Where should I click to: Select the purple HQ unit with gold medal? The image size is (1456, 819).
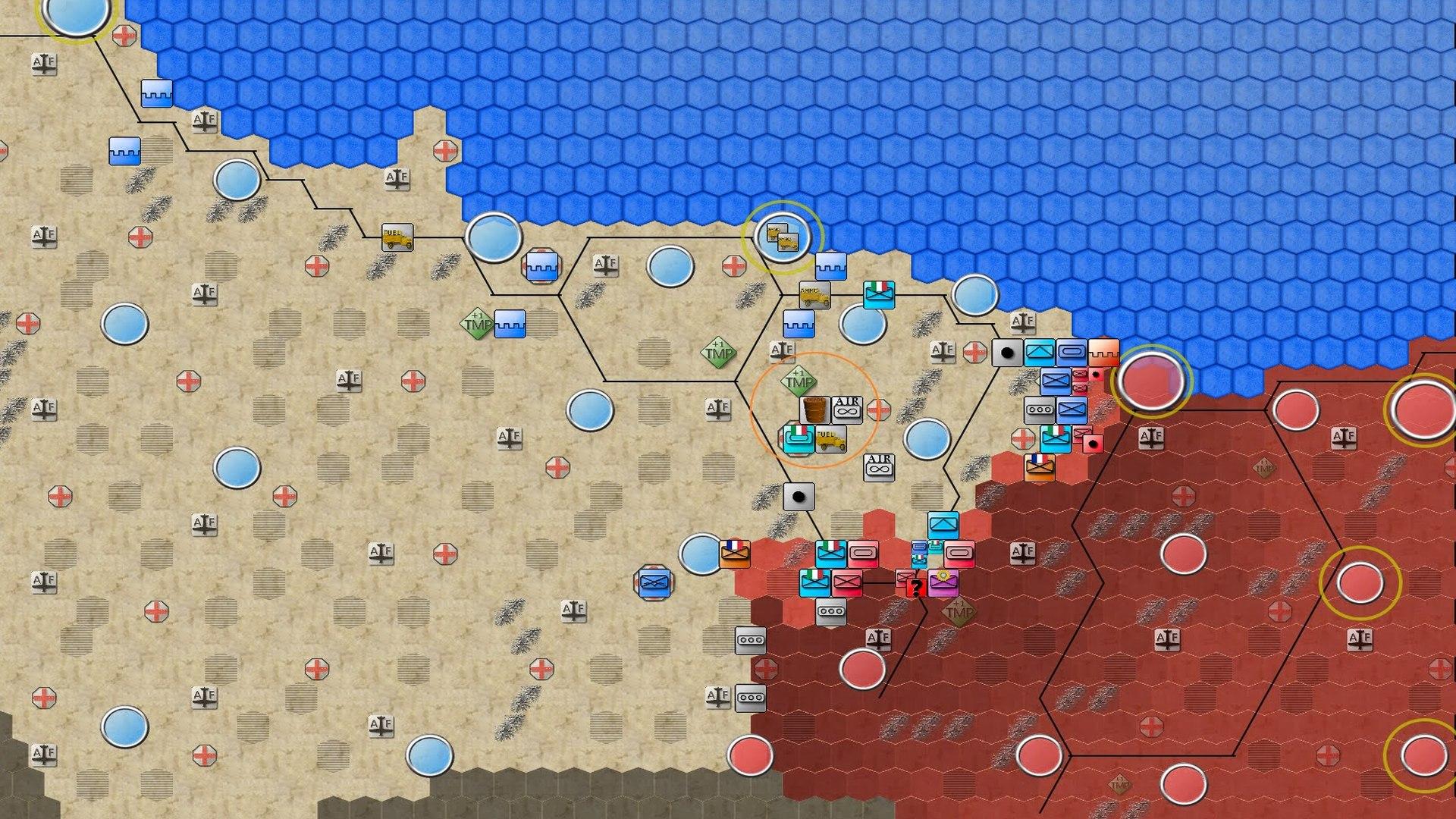tap(943, 583)
